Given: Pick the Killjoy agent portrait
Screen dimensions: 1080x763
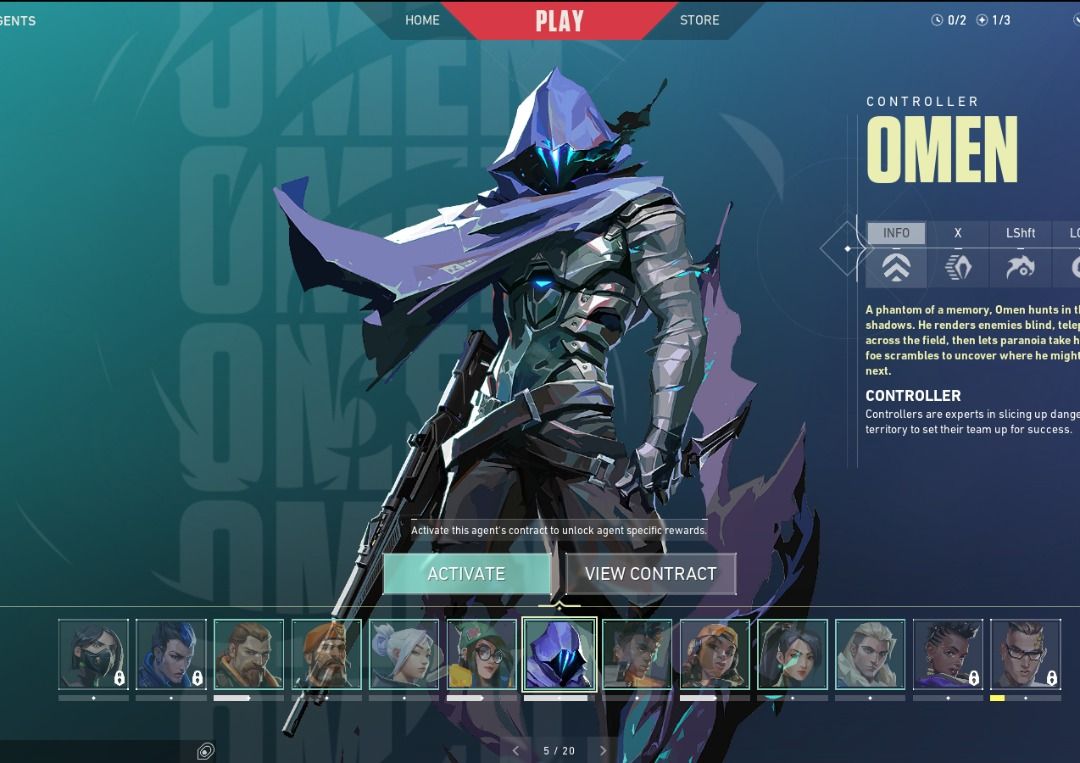Looking at the screenshot, I should click(482, 655).
